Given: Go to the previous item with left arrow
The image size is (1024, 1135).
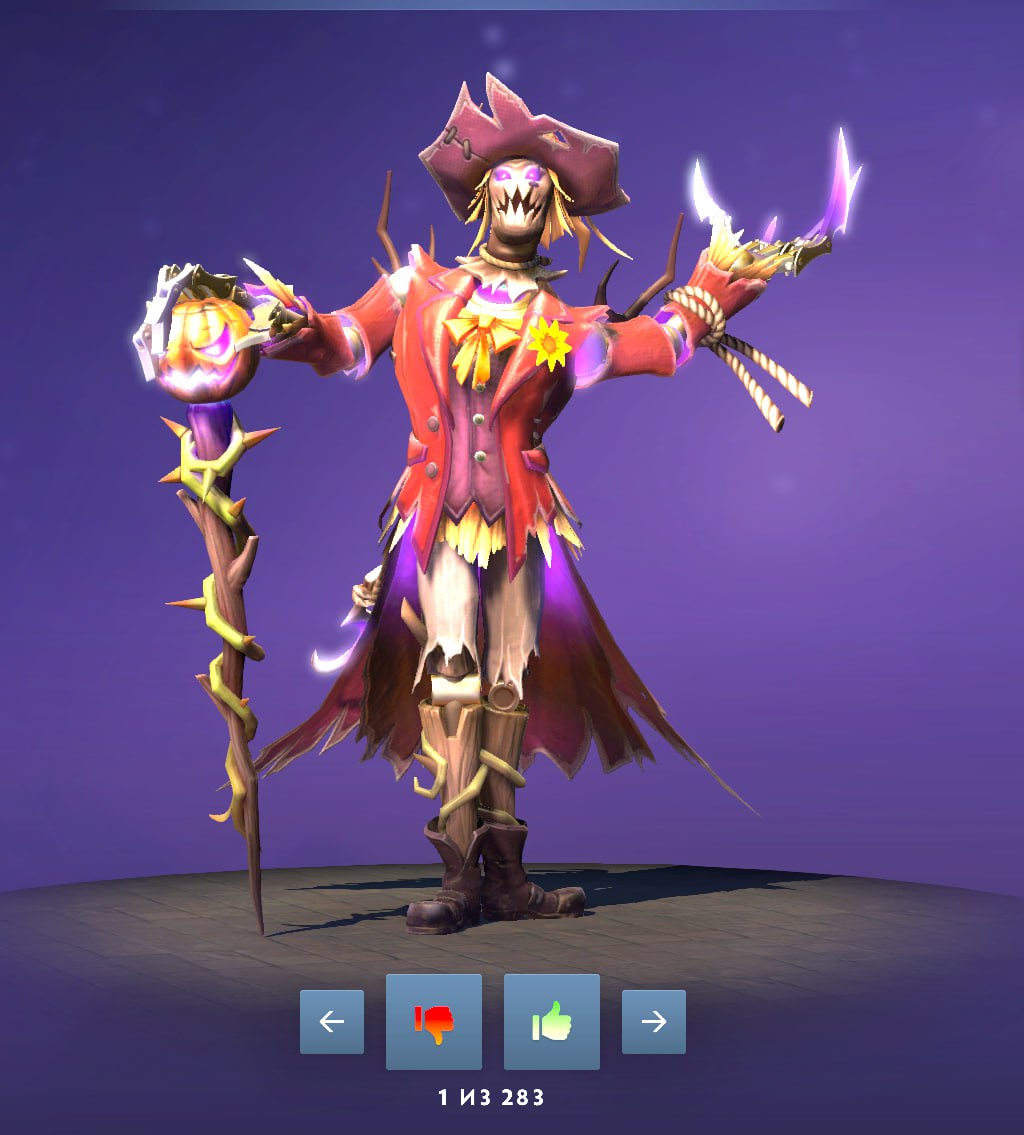Looking at the screenshot, I should click(332, 1021).
